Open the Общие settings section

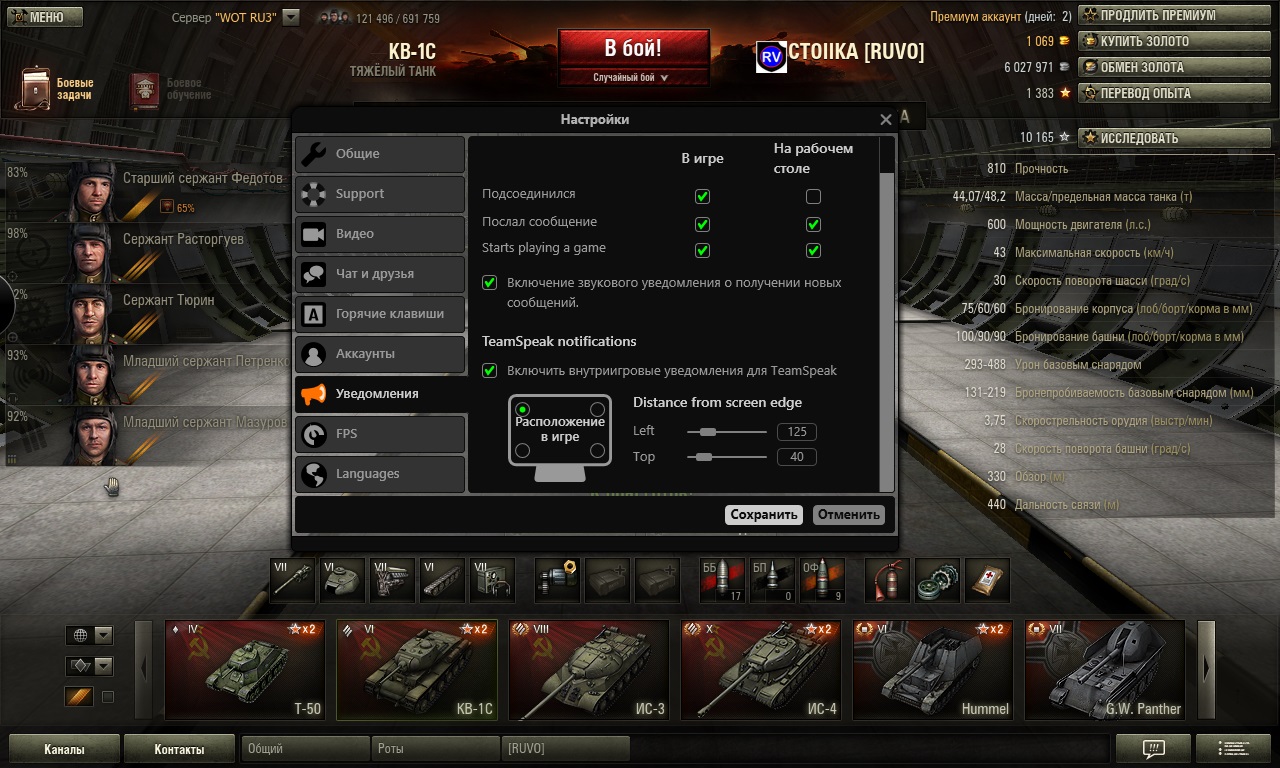[x=380, y=154]
